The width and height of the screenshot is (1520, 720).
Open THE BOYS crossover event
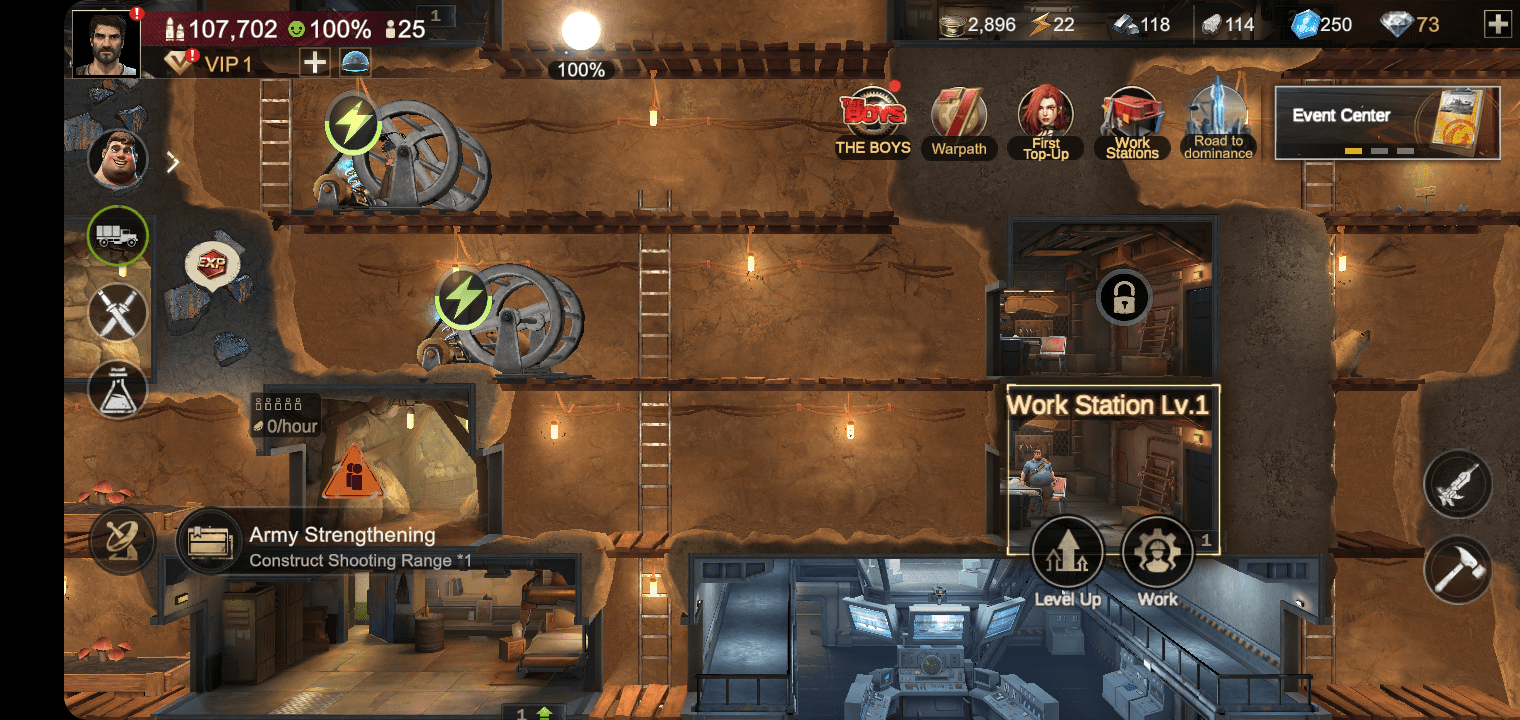click(x=872, y=118)
